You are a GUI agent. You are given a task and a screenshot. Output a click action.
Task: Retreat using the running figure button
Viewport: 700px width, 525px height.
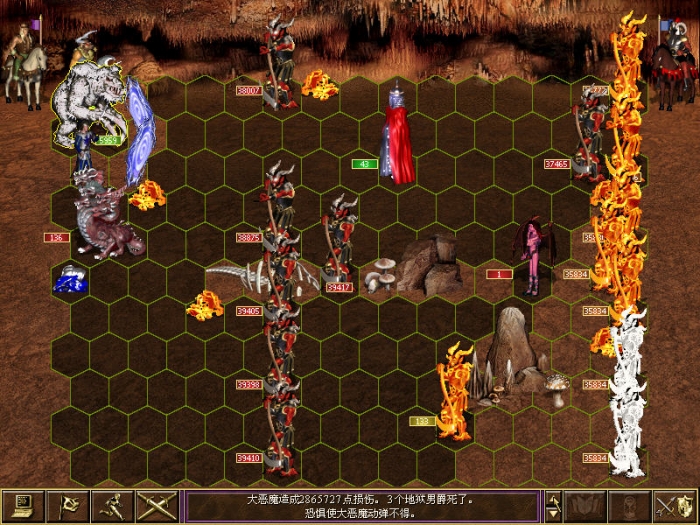113,507
